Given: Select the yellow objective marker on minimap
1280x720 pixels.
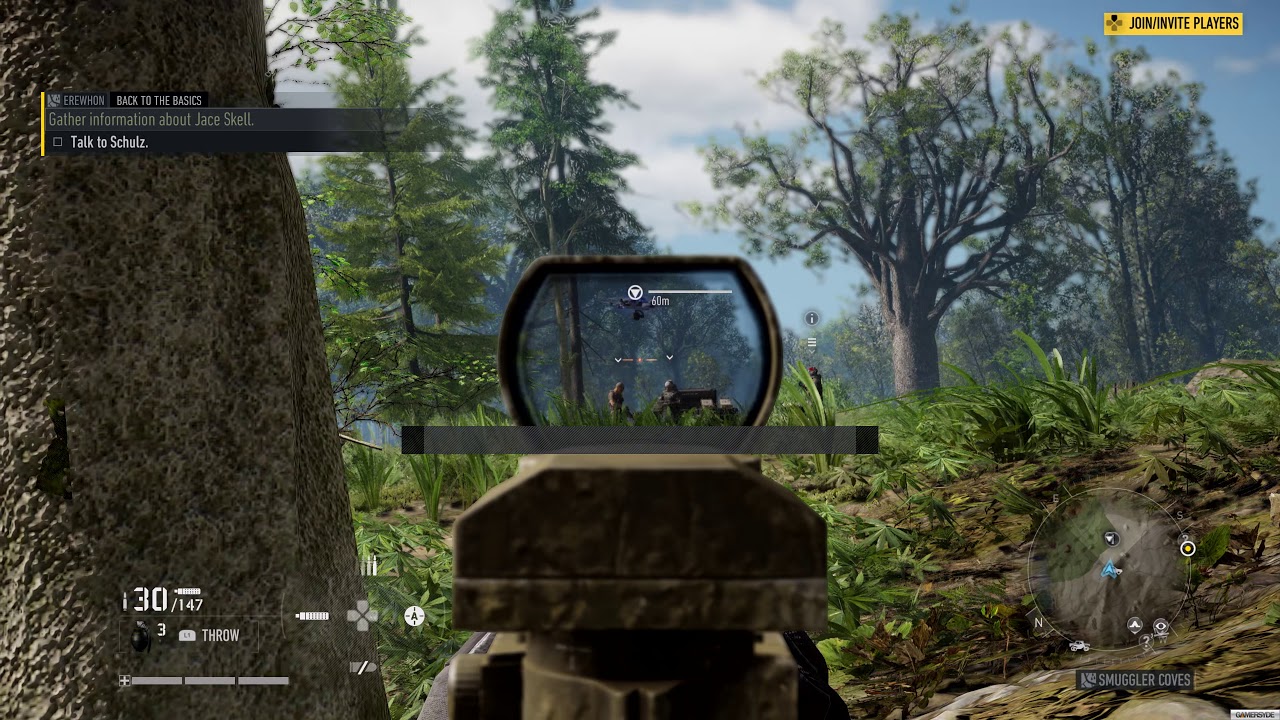Looking at the screenshot, I should [x=1187, y=548].
